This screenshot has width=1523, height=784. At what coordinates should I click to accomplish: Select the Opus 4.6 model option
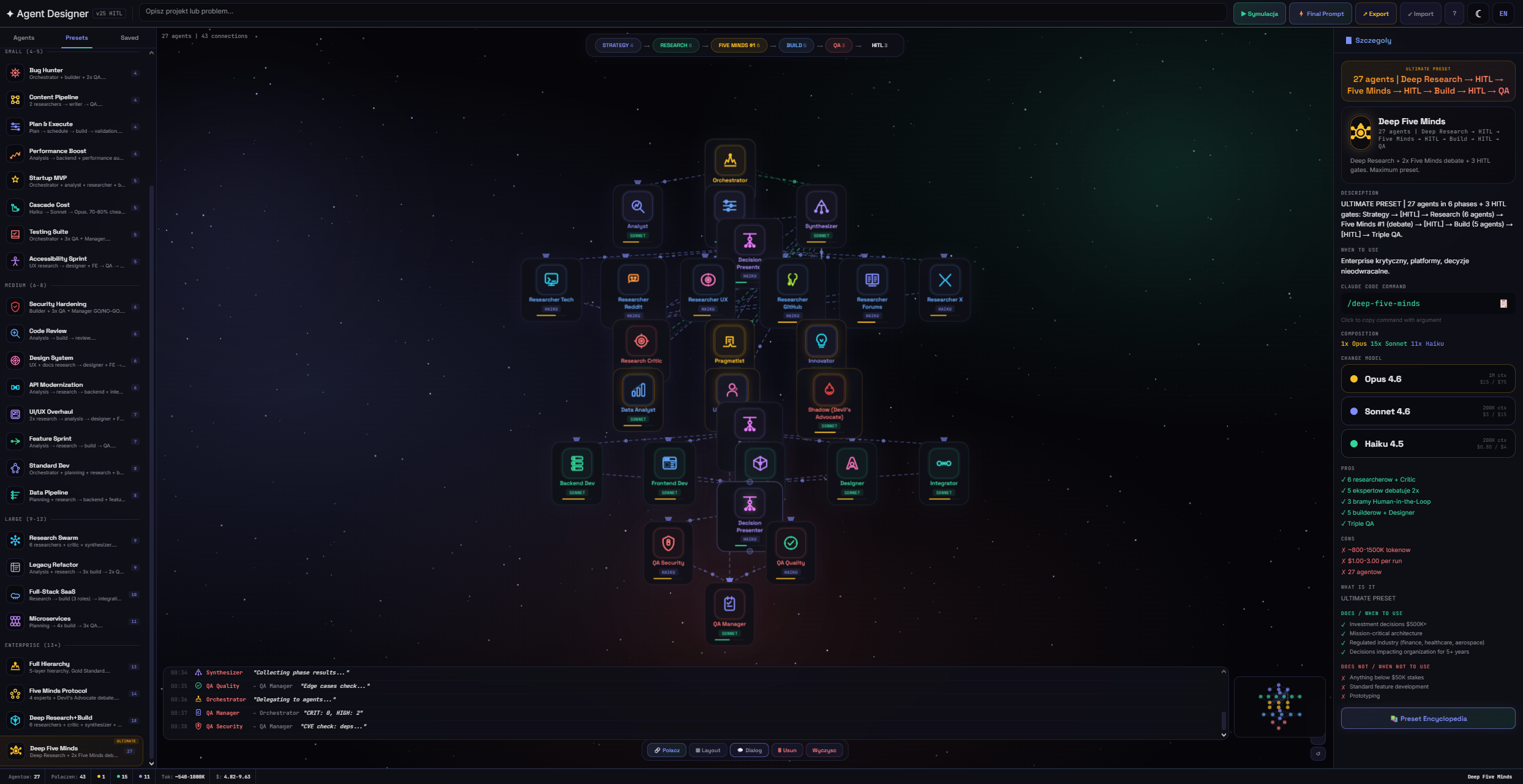1427,378
